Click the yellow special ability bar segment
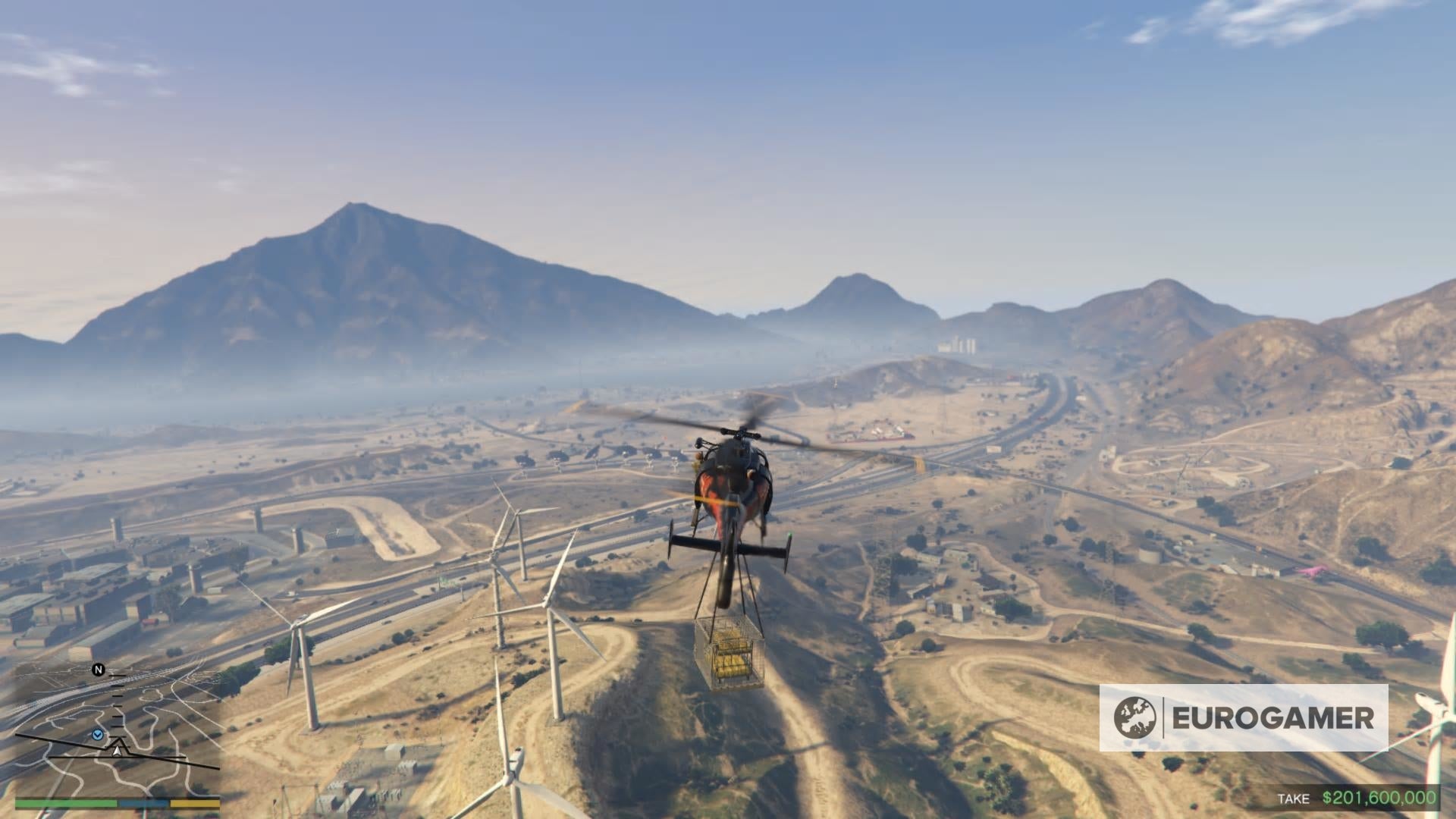Viewport: 1456px width, 819px height. tap(193, 804)
